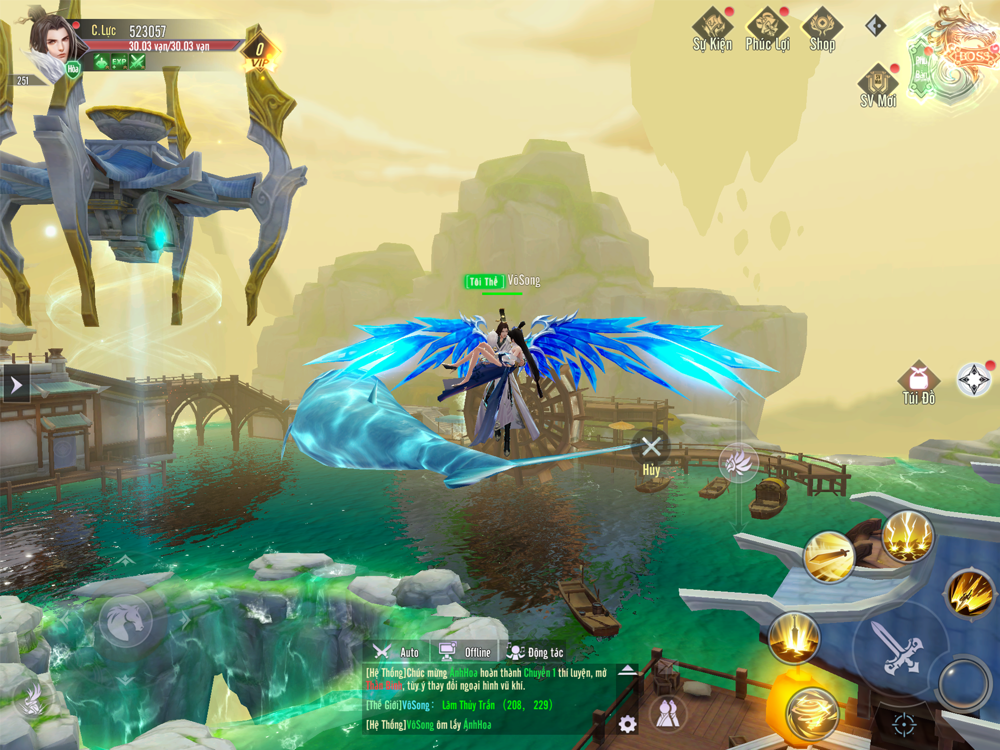
Task: Tap the horse mount button
Action: (125, 620)
